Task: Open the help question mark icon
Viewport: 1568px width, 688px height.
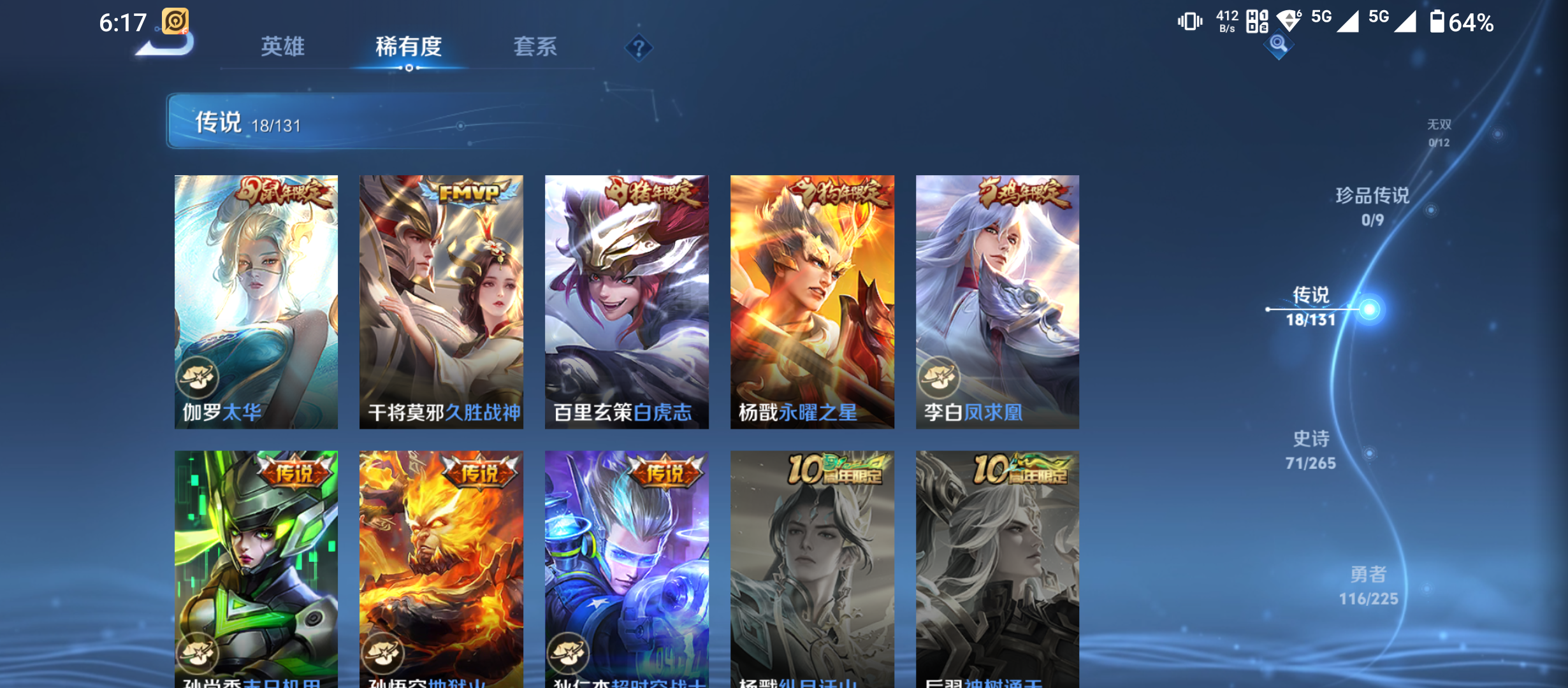Action: (x=639, y=47)
